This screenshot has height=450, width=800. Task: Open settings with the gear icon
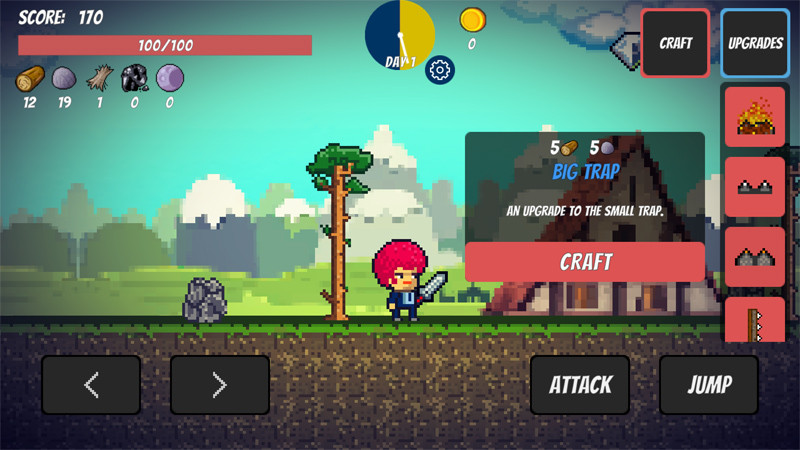click(440, 70)
